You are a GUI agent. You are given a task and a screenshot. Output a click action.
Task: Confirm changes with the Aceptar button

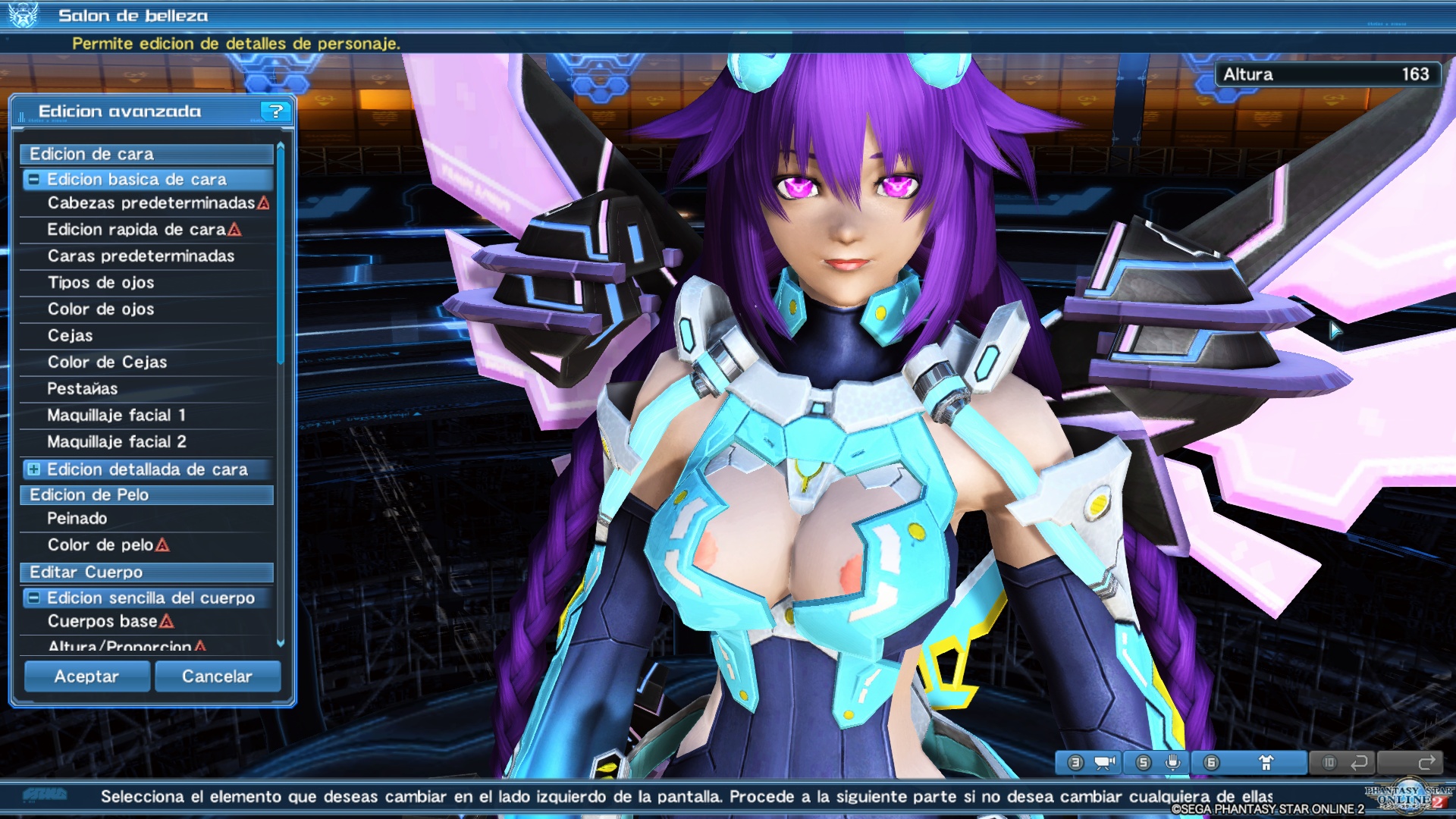pos(86,676)
